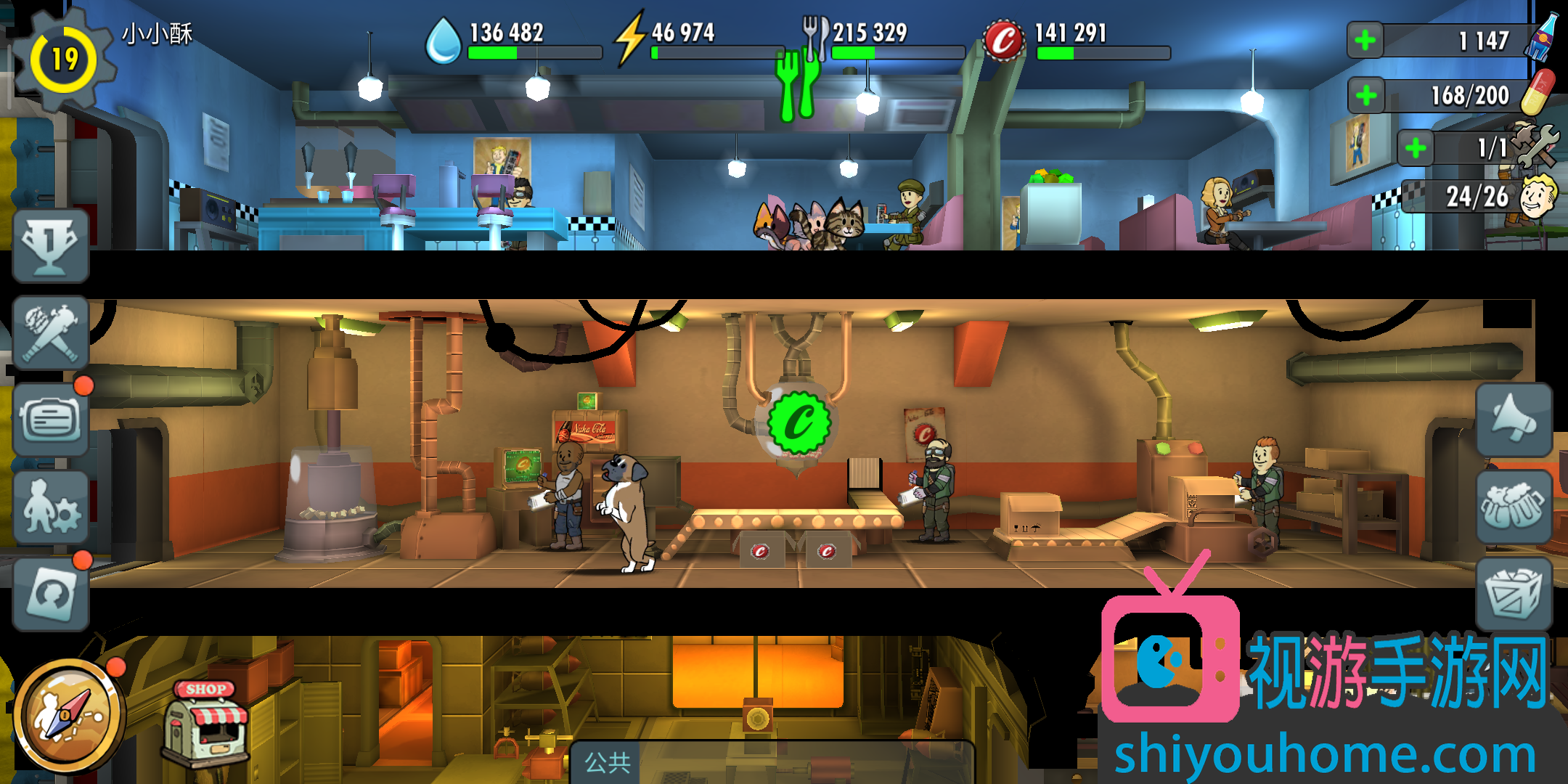Add stimpaks using plus beside 168/200
The width and height of the screenshot is (1568, 784).
click(x=1366, y=96)
